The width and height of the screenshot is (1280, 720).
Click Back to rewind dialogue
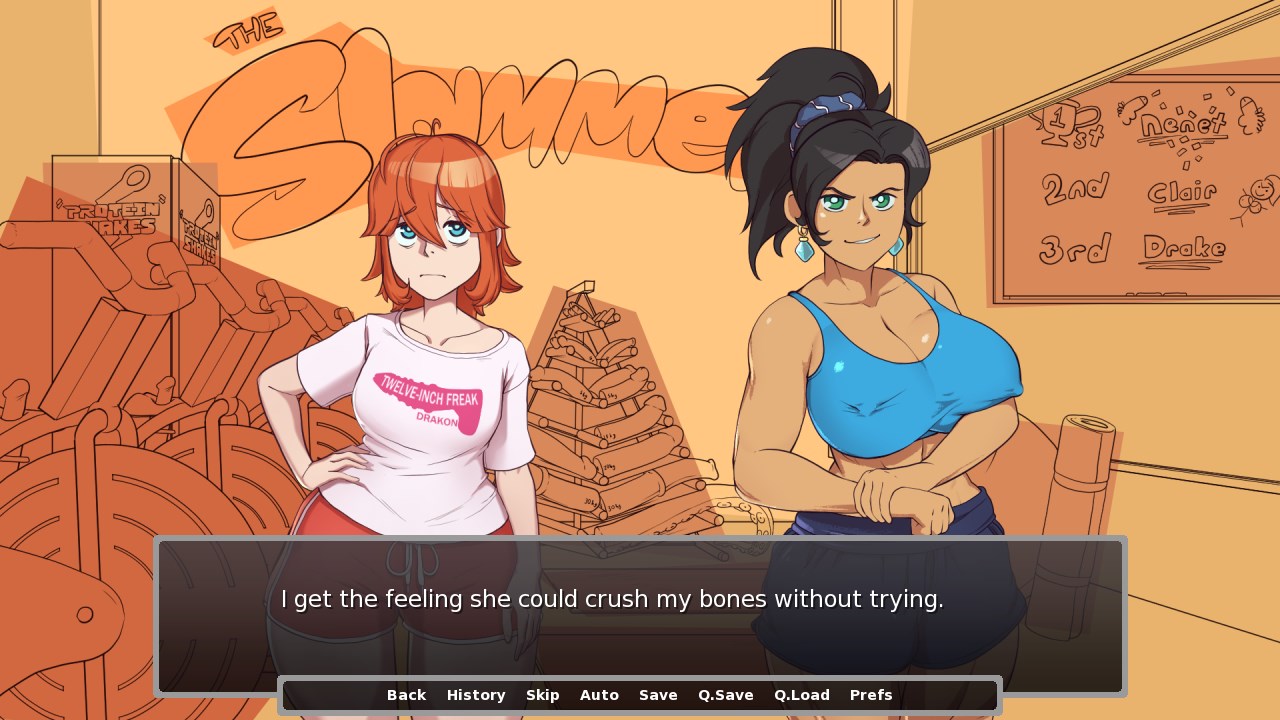click(x=405, y=694)
